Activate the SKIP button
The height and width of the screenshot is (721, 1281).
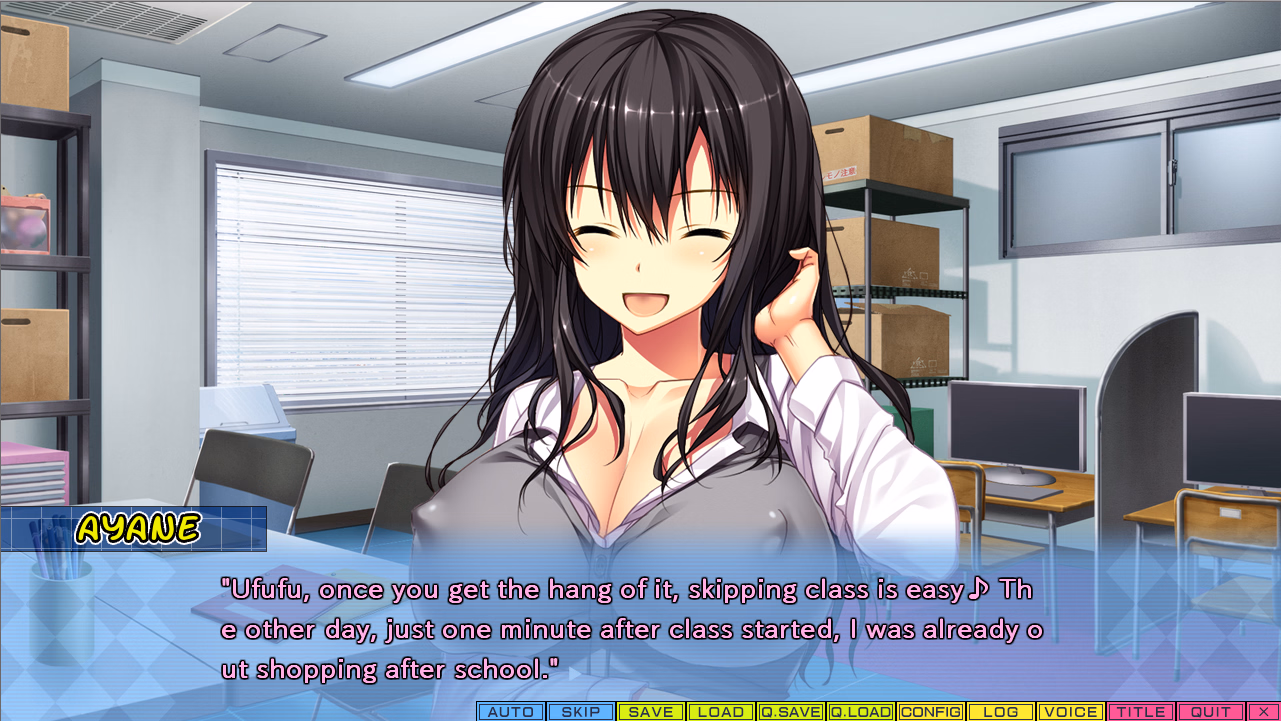point(581,712)
